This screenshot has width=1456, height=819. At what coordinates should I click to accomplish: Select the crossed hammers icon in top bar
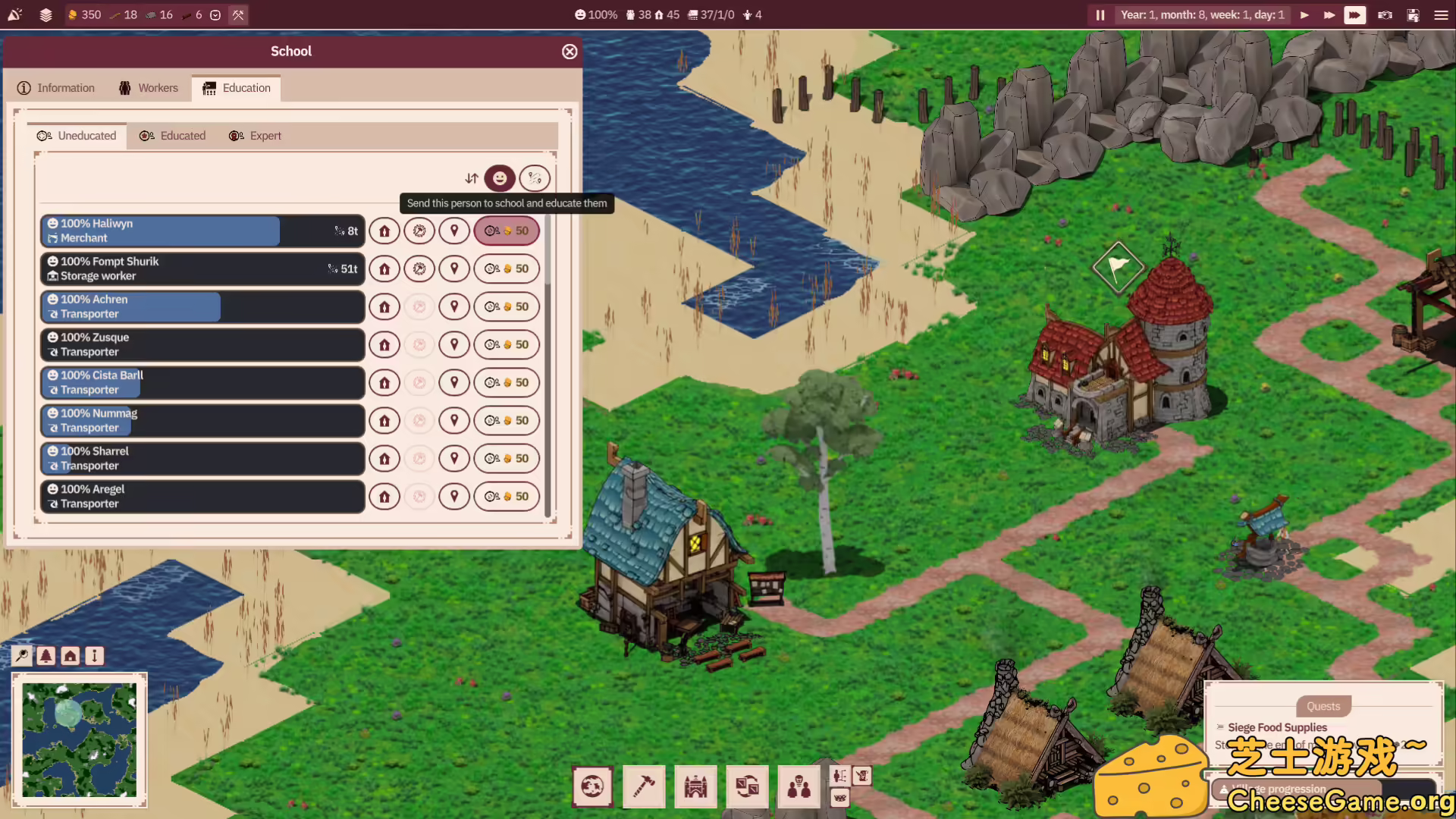point(238,14)
